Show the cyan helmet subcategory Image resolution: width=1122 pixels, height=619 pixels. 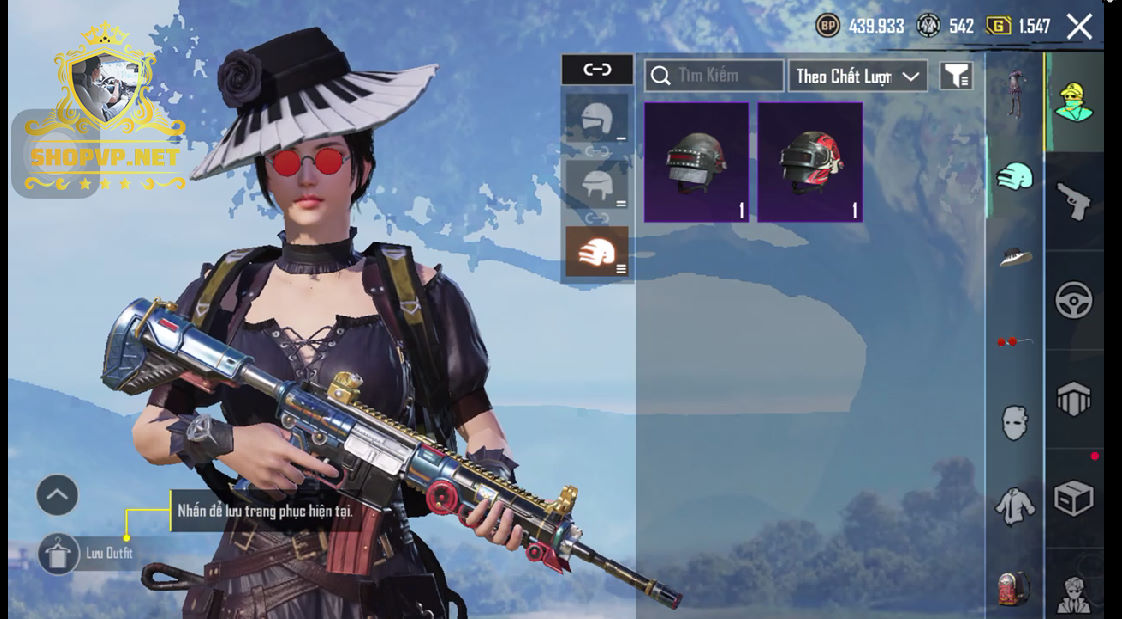point(1015,177)
